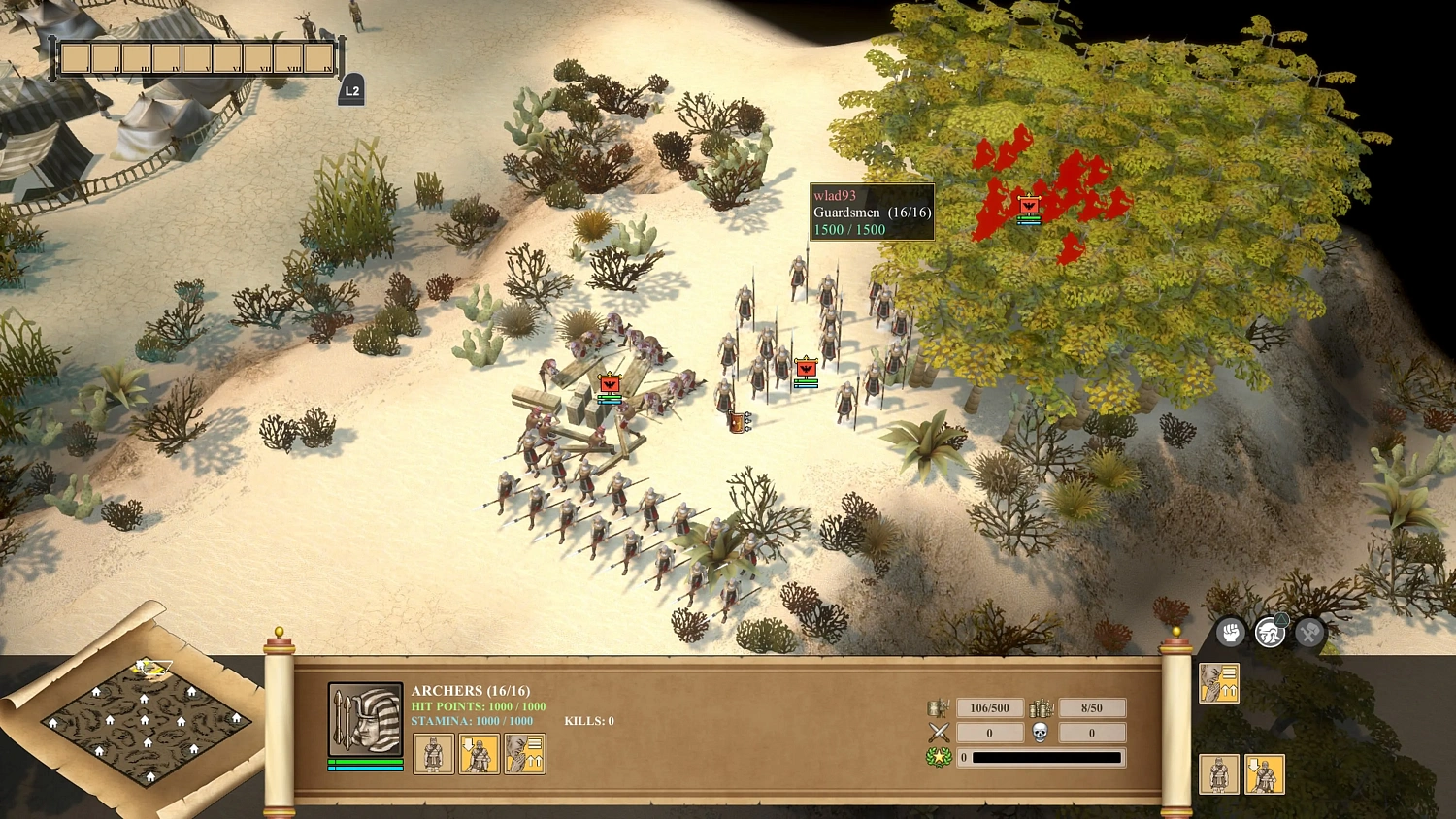Image resolution: width=1456 pixels, height=819 pixels.
Task: Select the Archers unit portrait
Action: click(x=364, y=720)
